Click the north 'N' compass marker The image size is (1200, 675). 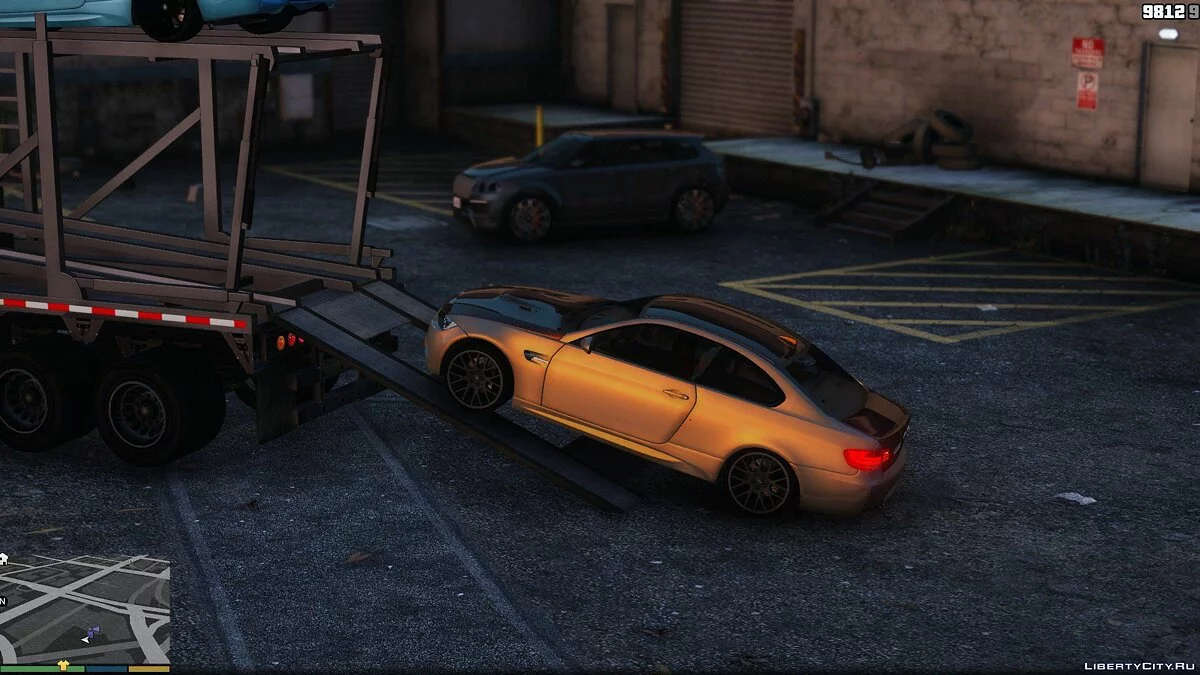coord(3,601)
